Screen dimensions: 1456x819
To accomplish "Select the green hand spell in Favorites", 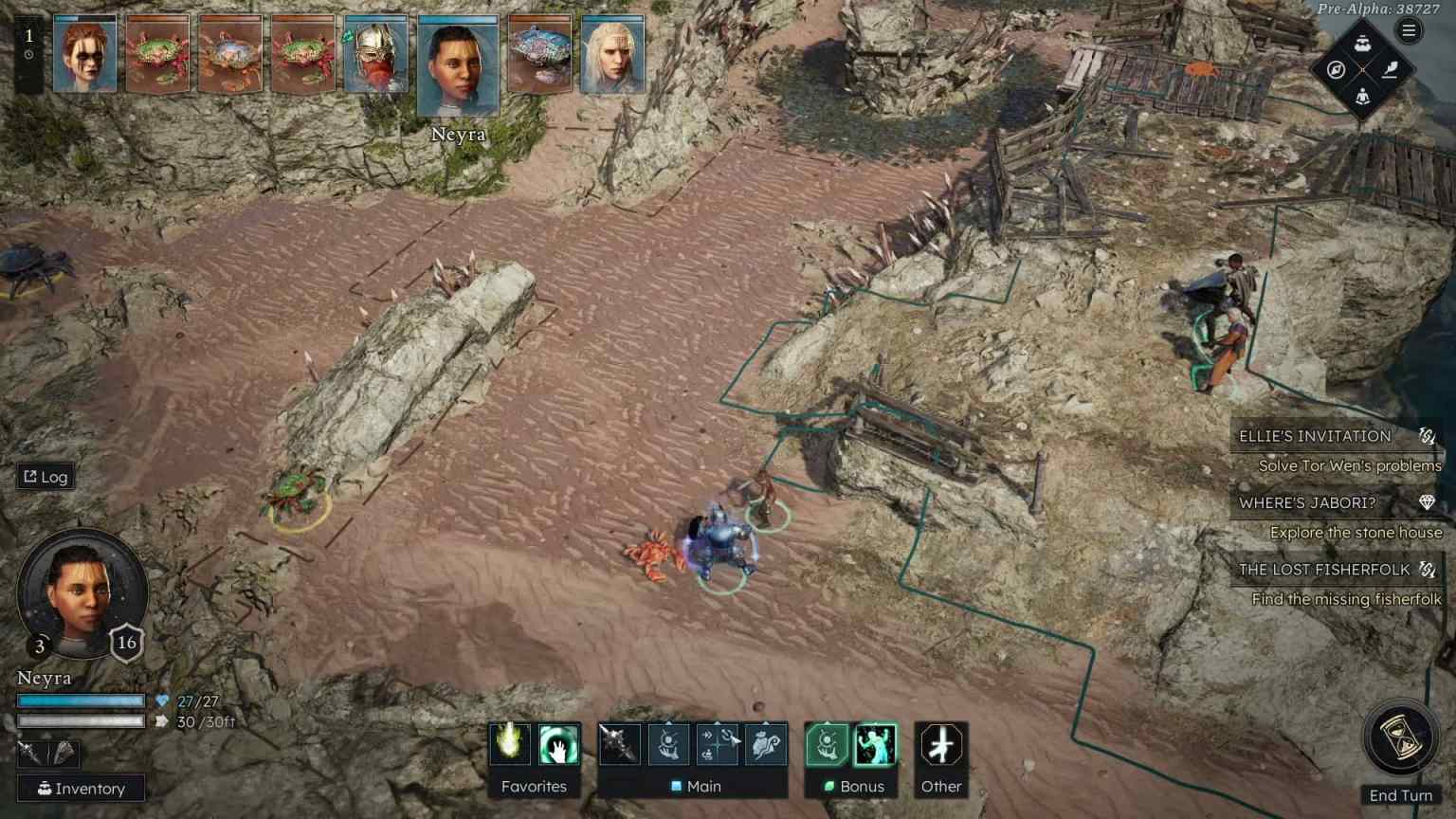I will (x=558, y=747).
